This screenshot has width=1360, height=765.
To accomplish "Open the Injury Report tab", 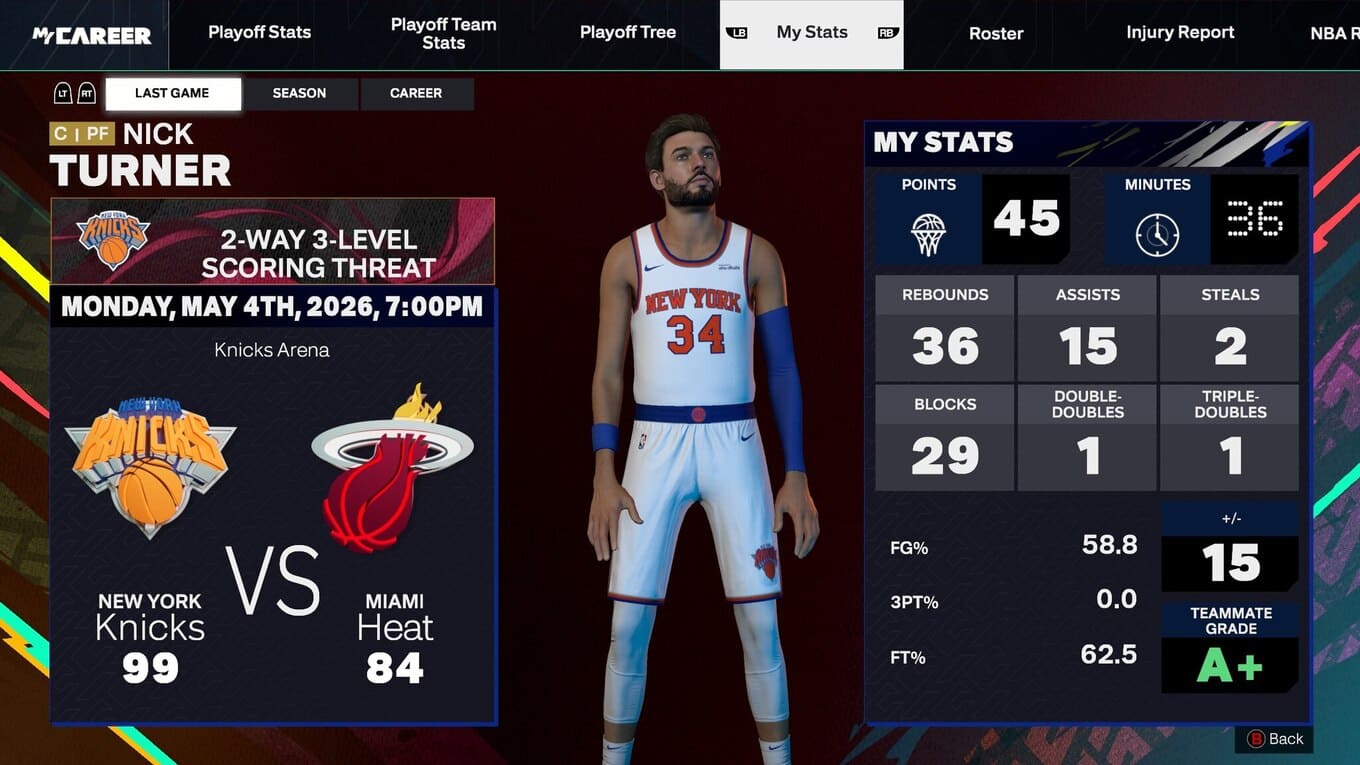I will (x=1180, y=33).
